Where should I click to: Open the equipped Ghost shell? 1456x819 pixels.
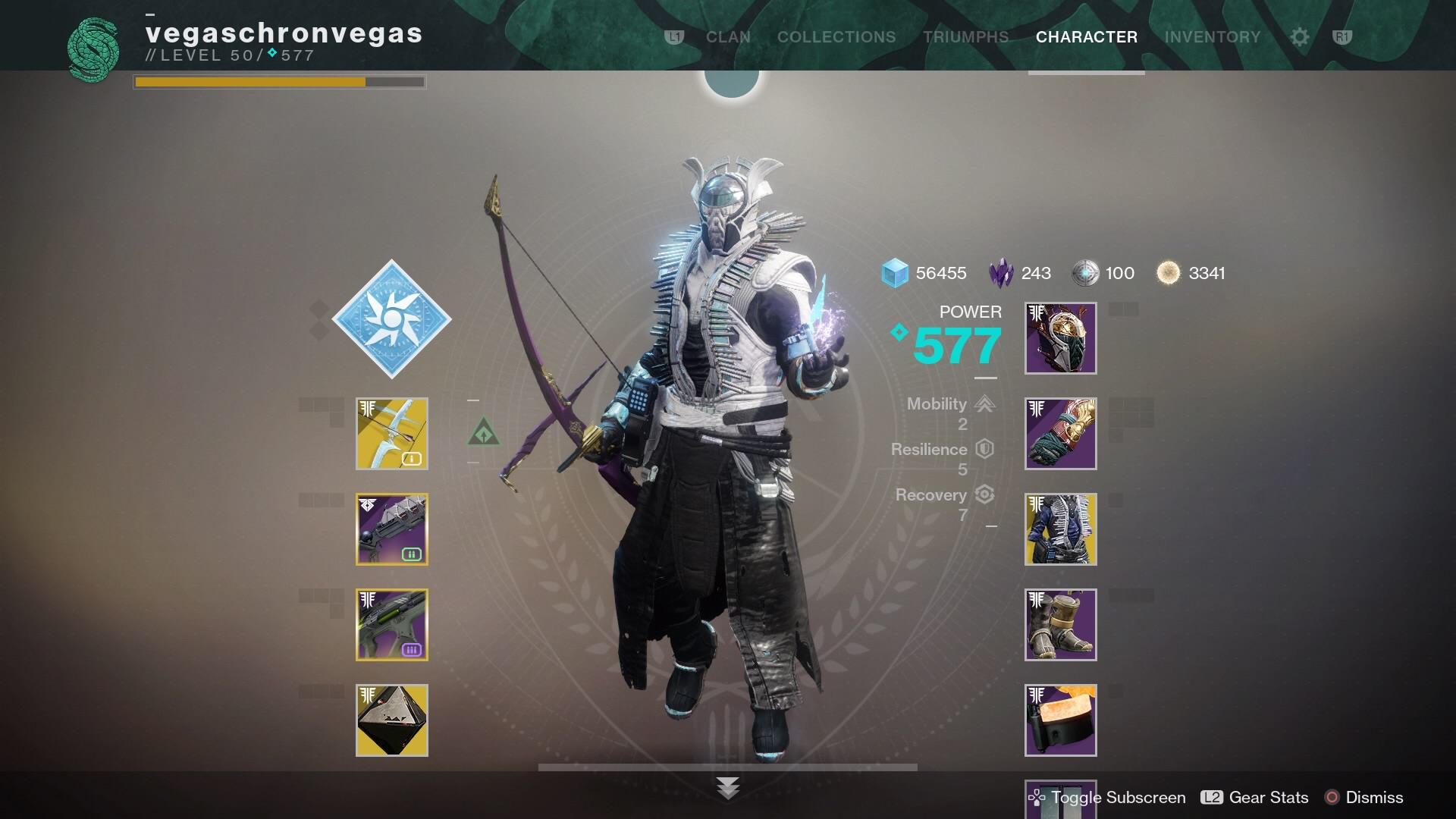point(391,720)
